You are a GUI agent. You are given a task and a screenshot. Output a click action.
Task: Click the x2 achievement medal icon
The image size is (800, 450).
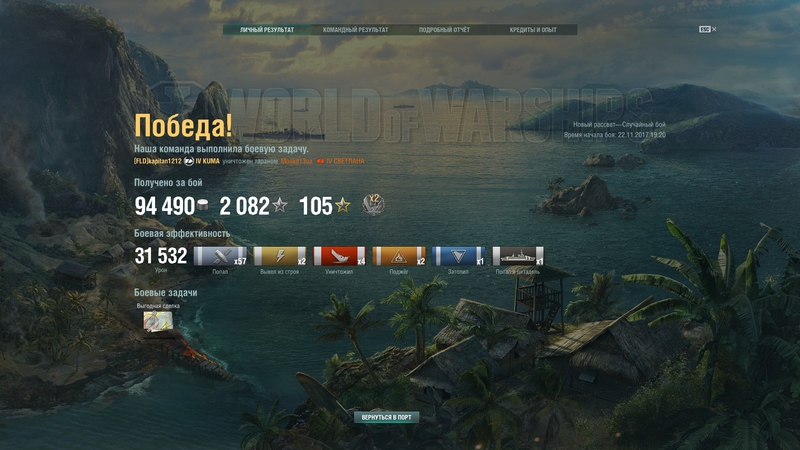click(373, 205)
